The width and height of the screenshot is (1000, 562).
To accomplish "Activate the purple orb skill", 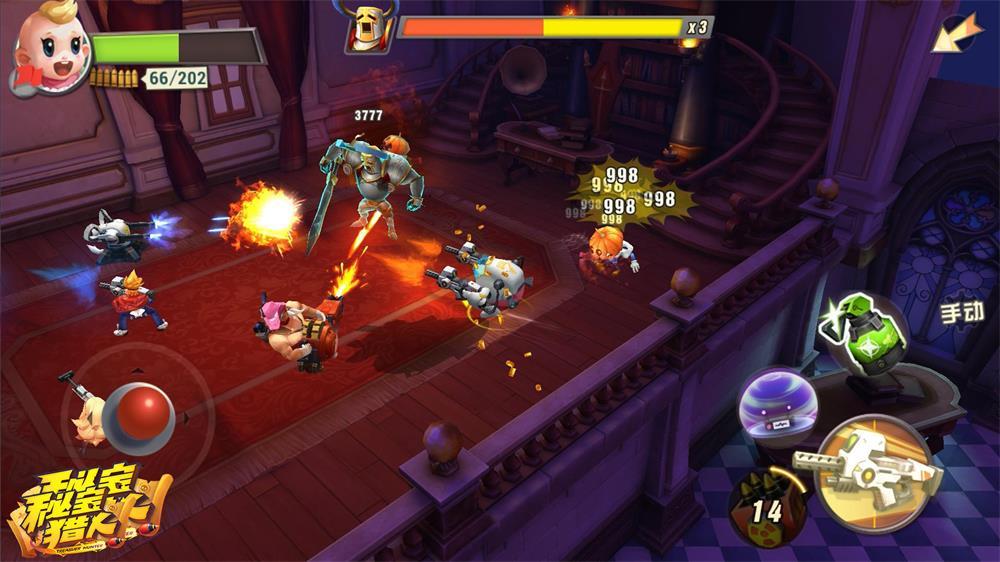I will (778, 405).
